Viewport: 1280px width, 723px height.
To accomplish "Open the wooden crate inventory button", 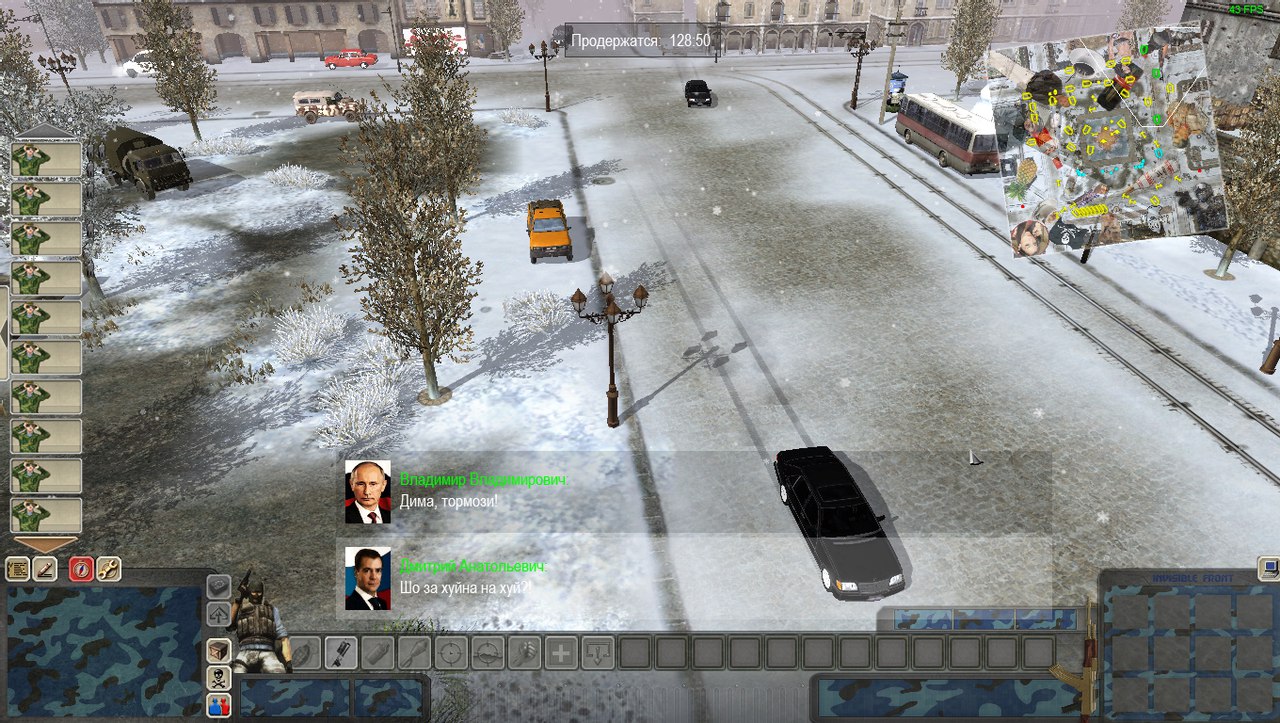I will click(218, 651).
